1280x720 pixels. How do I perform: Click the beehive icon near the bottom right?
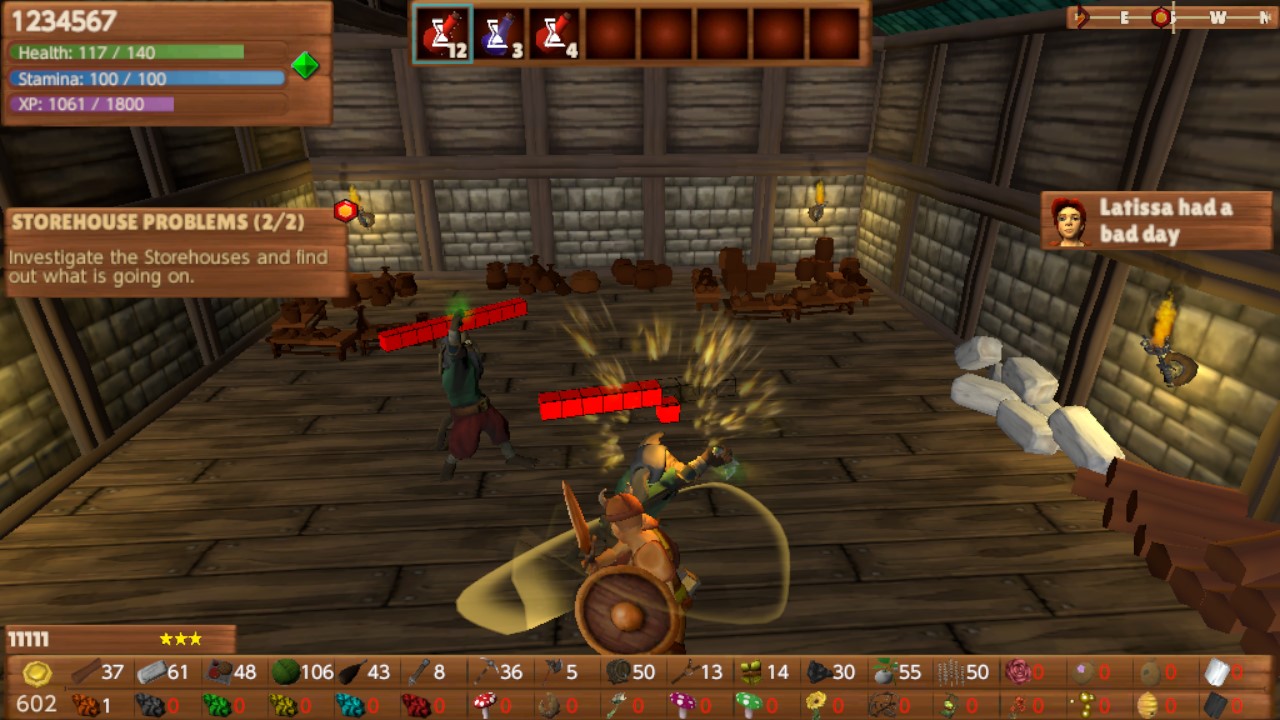(x=1146, y=700)
